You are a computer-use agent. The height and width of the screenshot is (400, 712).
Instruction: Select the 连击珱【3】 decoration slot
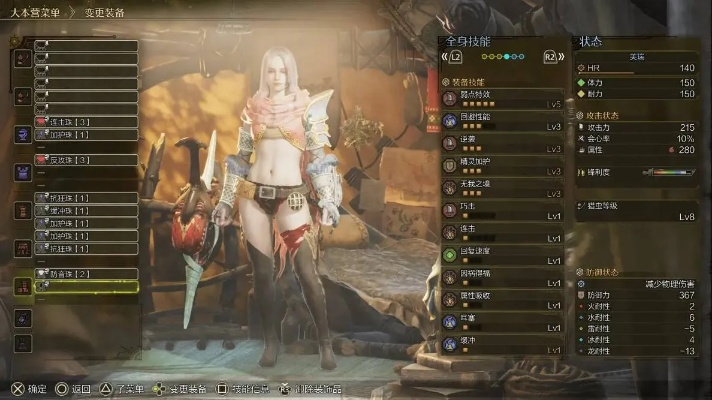point(86,121)
